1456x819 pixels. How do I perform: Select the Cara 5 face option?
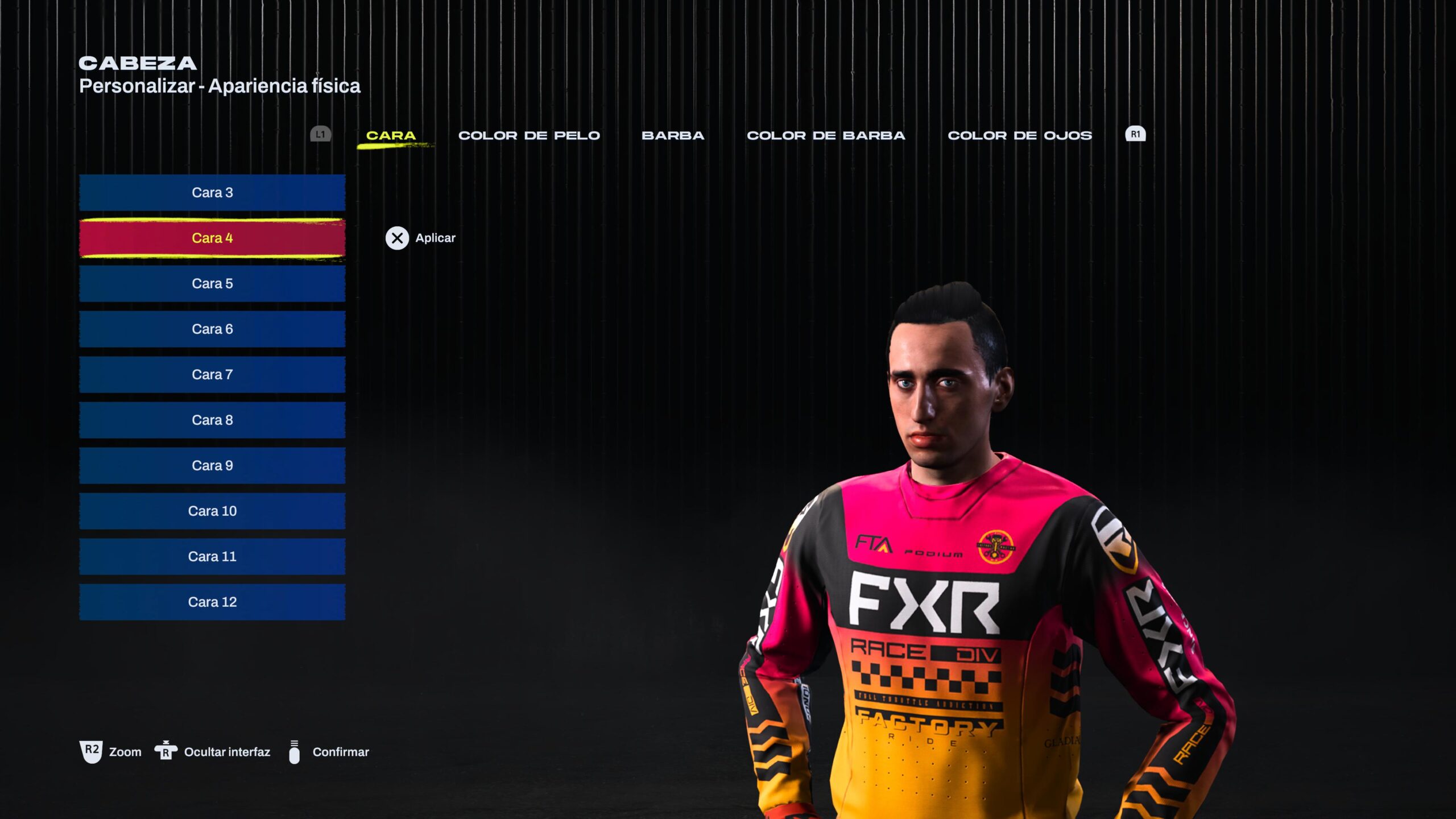pyautogui.click(x=212, y=283)
